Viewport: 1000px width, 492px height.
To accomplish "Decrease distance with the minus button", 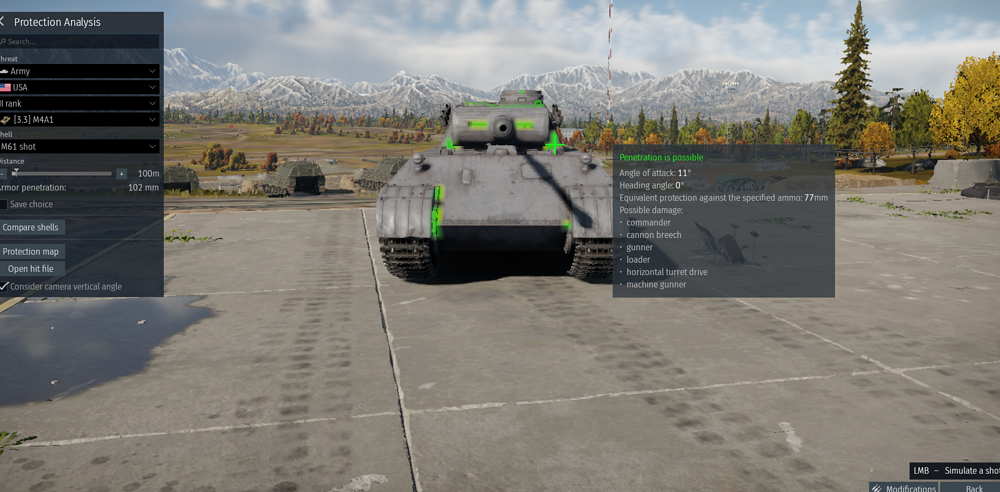I will tap(3, 174).
